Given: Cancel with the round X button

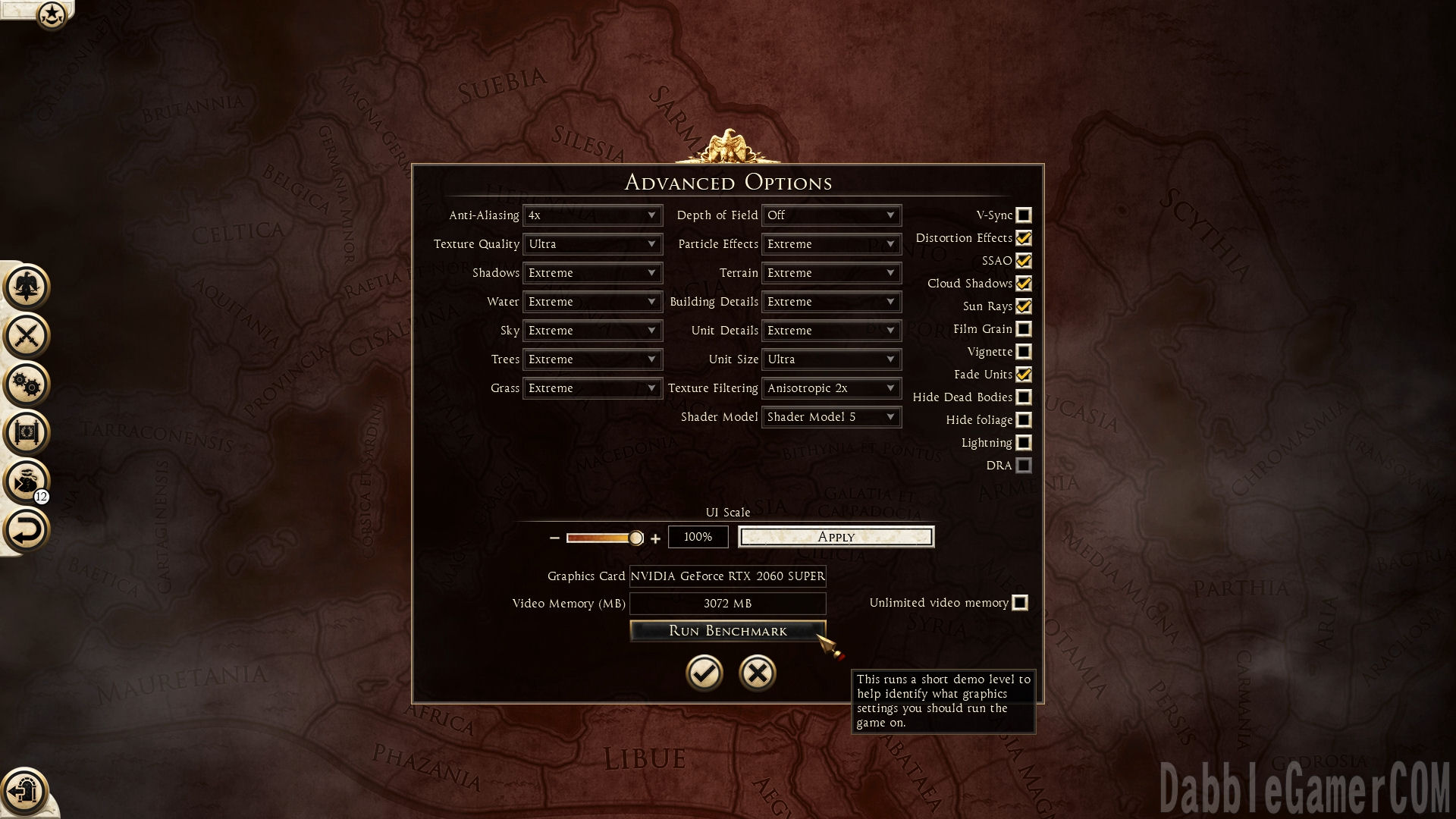Looking at the screenshot, I should (757, 673).
